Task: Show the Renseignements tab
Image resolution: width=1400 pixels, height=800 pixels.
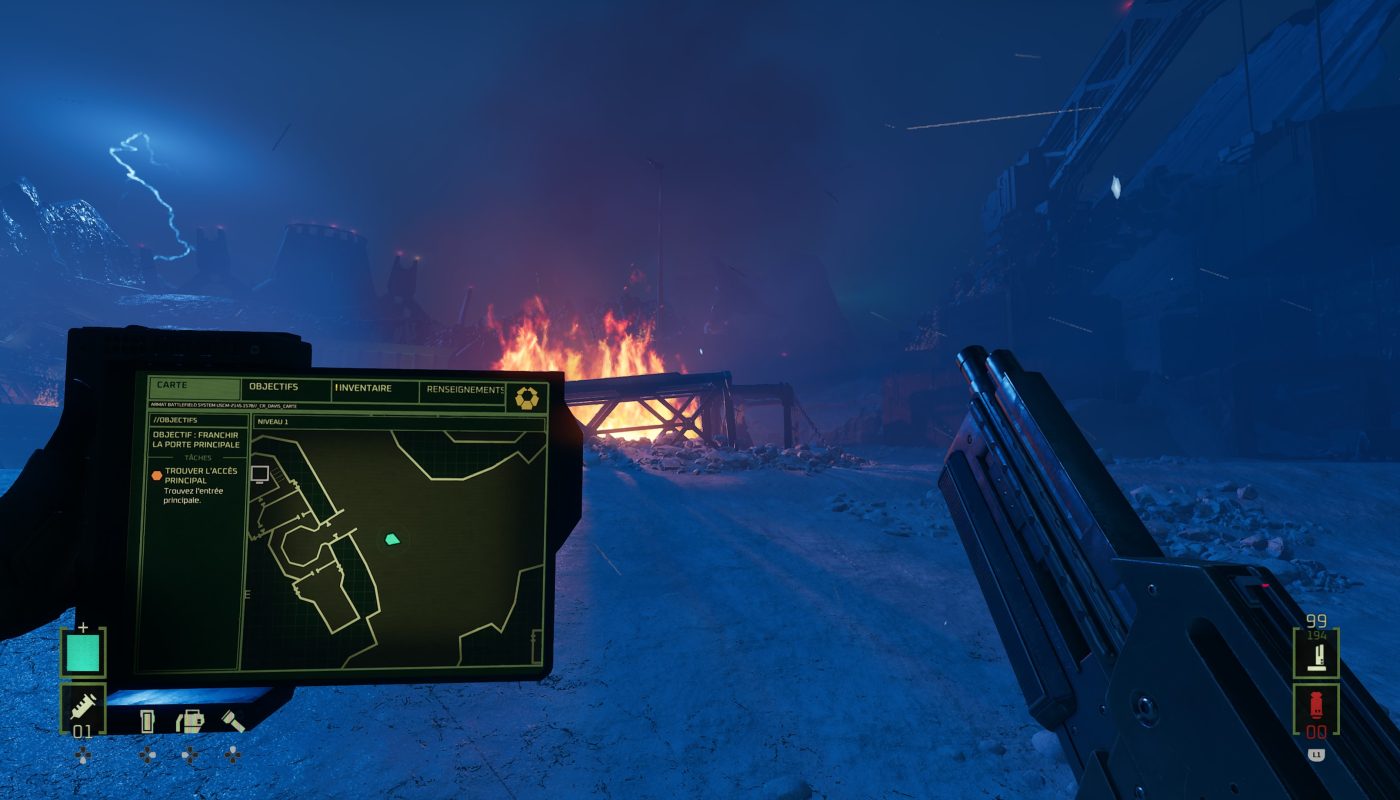Action: (x=464, y=390)
